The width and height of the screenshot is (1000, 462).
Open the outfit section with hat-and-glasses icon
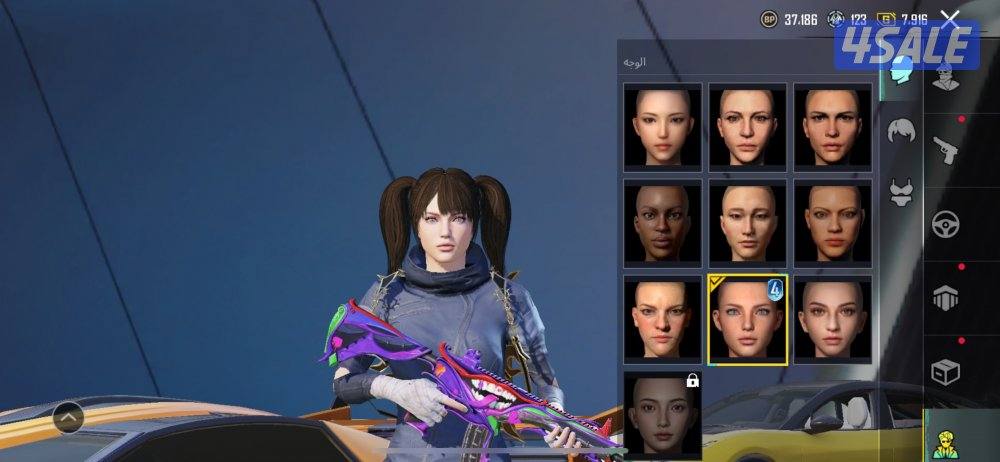click(945, 74)
